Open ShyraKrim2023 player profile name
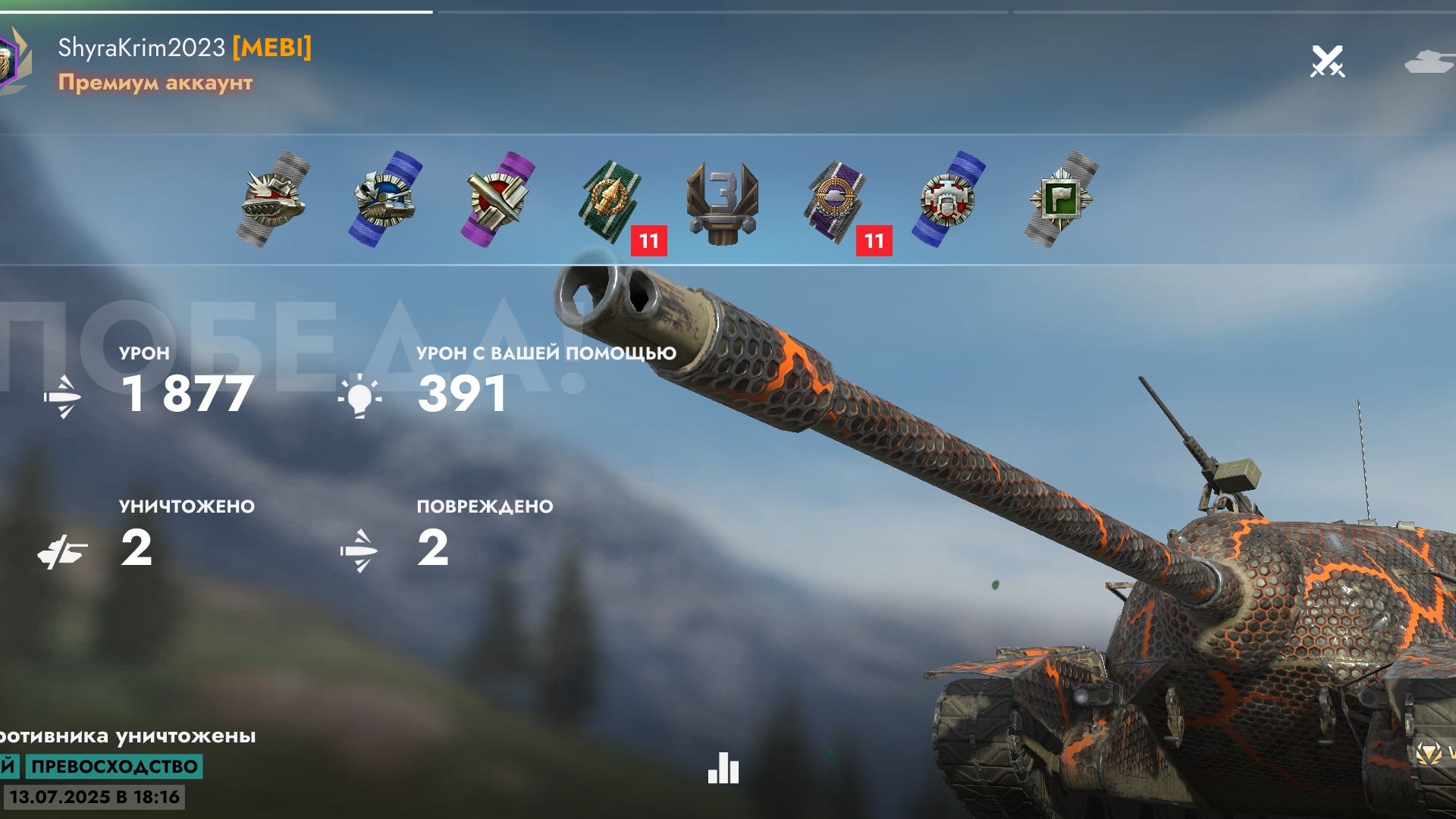 142,48
